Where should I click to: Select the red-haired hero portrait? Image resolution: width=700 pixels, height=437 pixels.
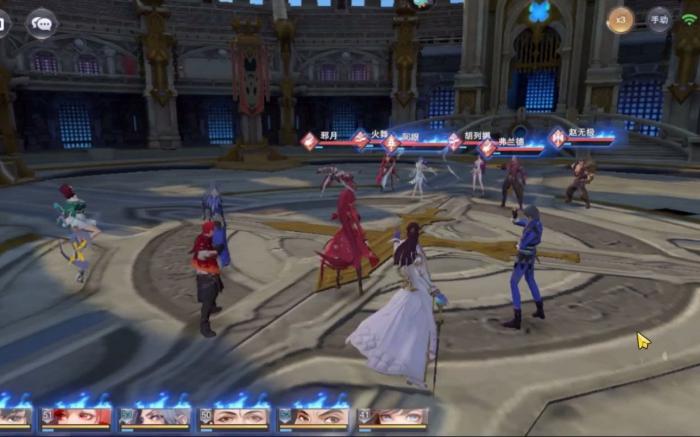[76, 416]
